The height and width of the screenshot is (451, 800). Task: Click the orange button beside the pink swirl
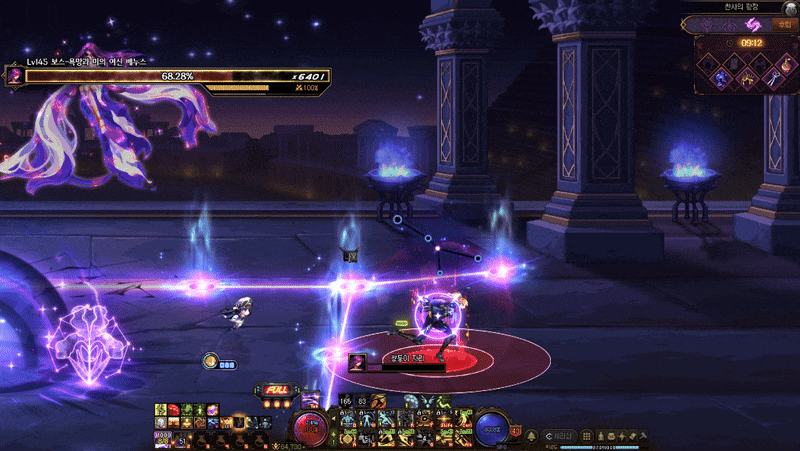pos(784,24)
